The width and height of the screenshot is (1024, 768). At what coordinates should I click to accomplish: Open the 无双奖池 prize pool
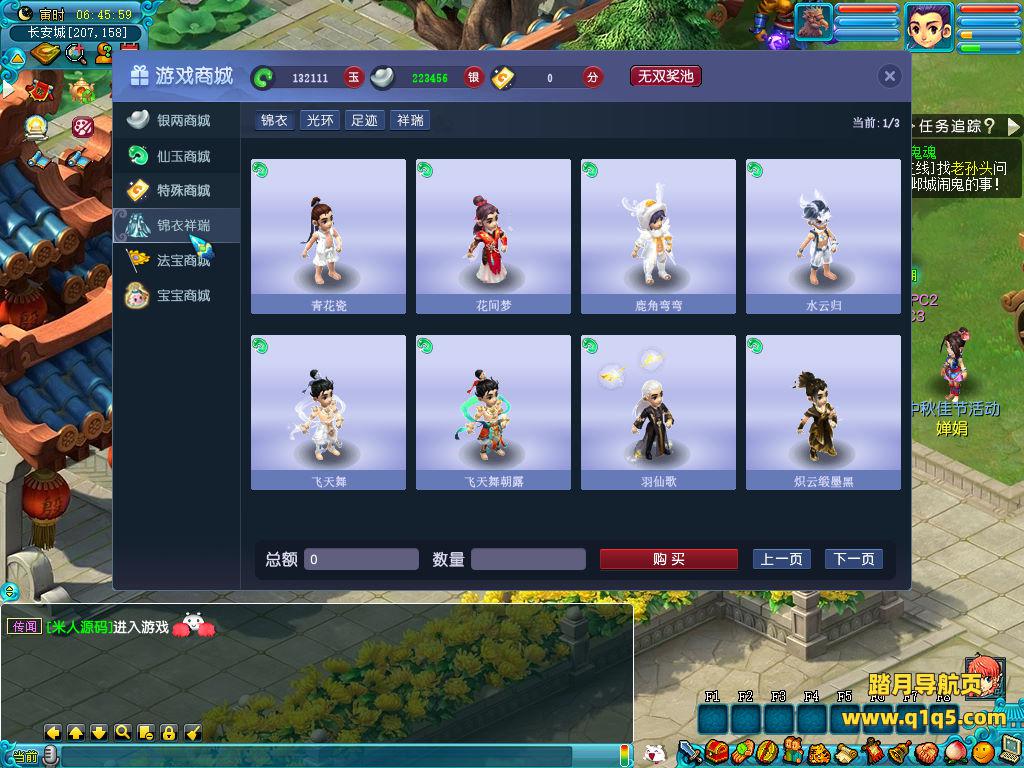click(x=665, y=76)
